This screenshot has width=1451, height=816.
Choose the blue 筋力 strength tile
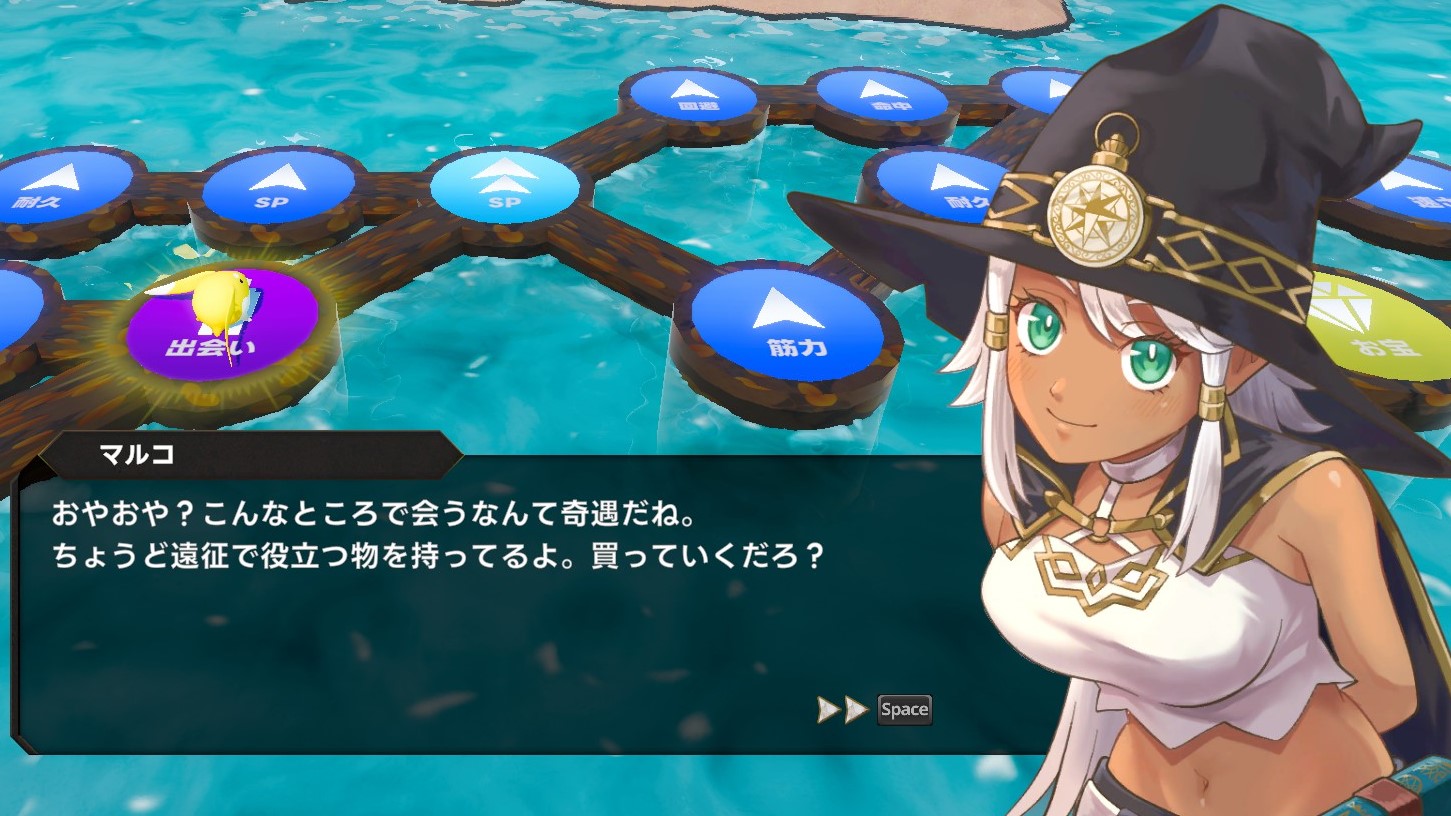click(787, 322)
